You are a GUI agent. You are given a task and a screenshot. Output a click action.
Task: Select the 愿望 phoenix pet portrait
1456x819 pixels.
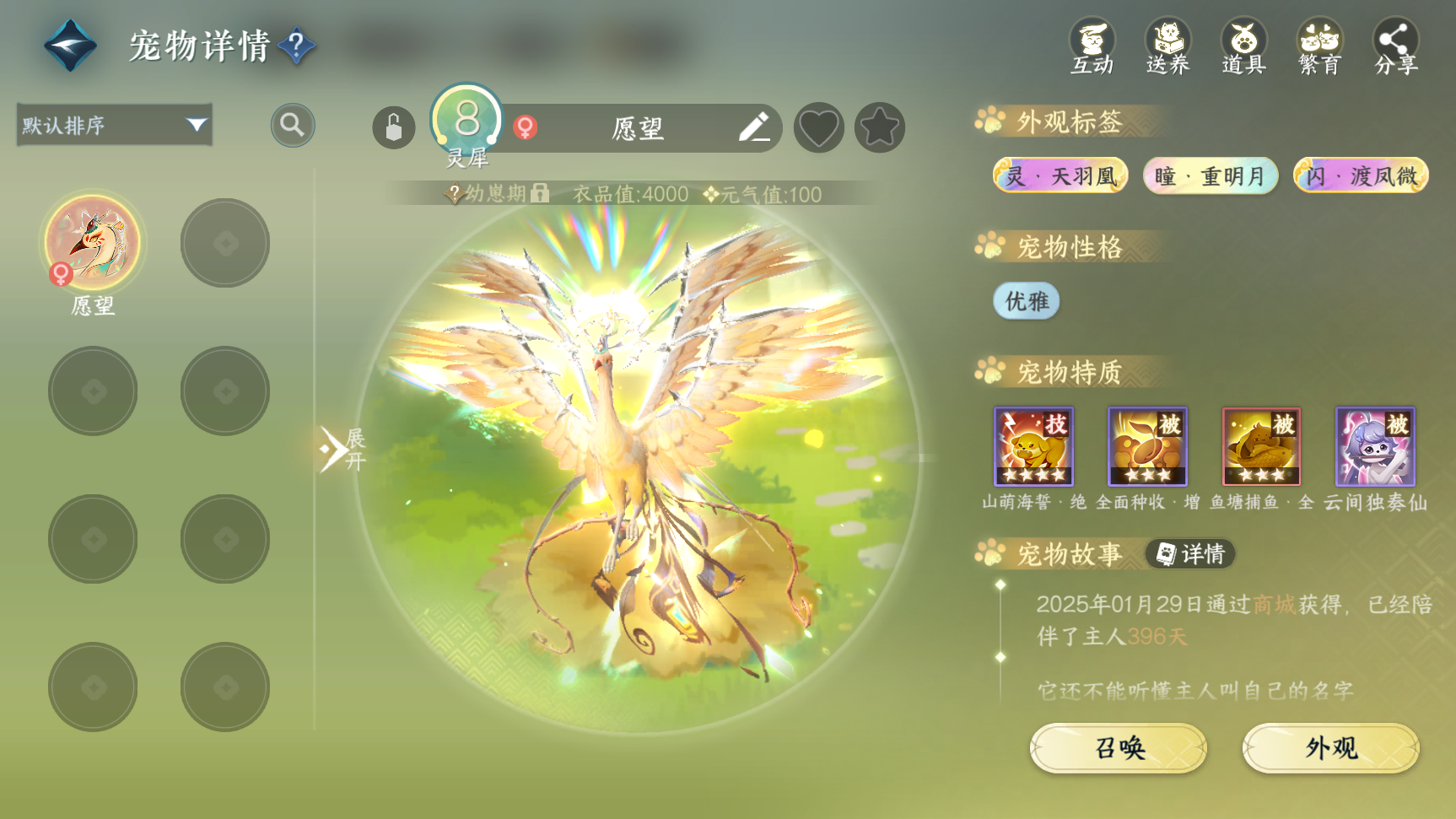(x=93, y=244)
